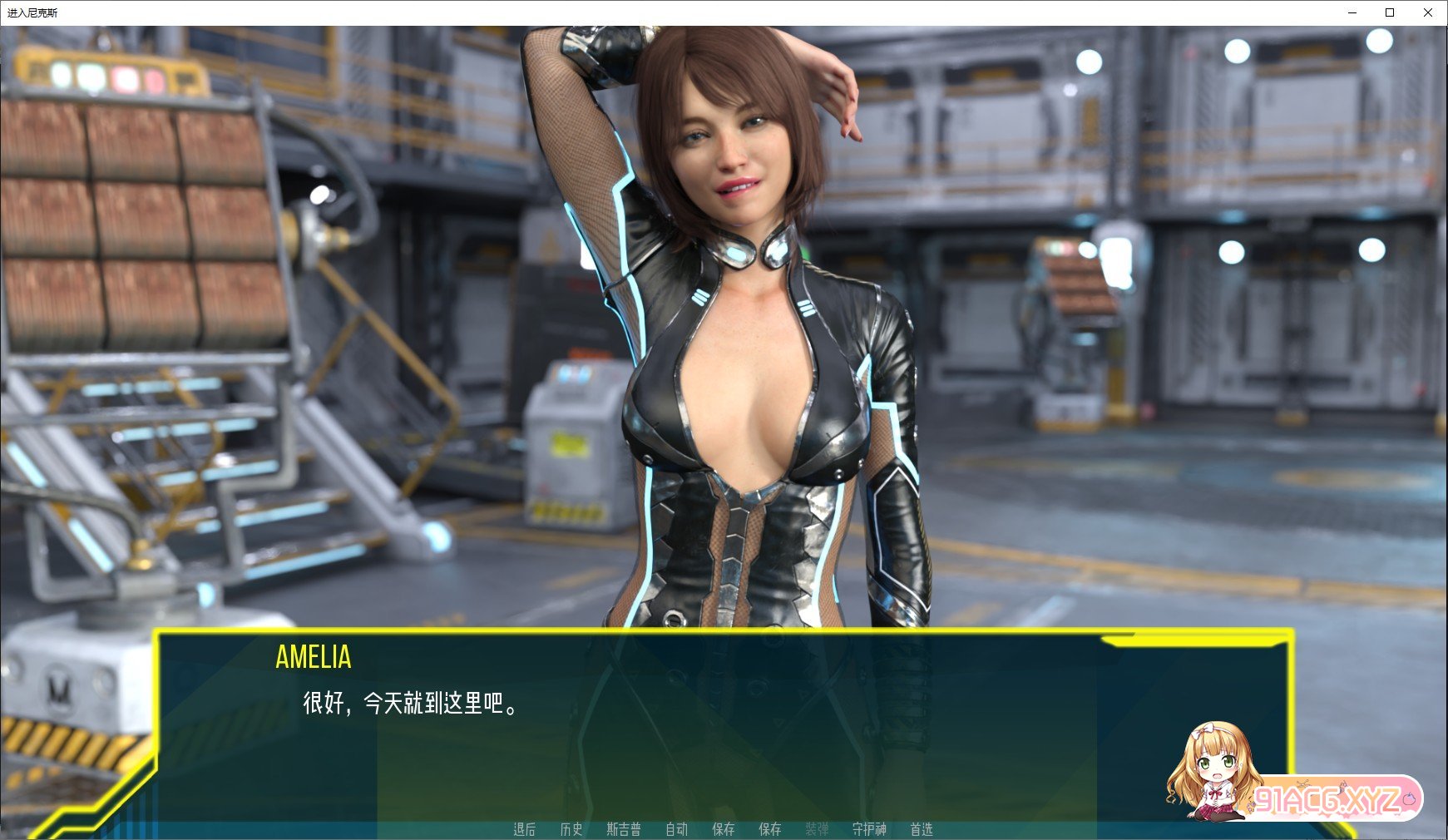This screenshot has height=840, width=1448.
Task: Advance dialogue by clicking Amelia's text line
Action: [411, 704]
